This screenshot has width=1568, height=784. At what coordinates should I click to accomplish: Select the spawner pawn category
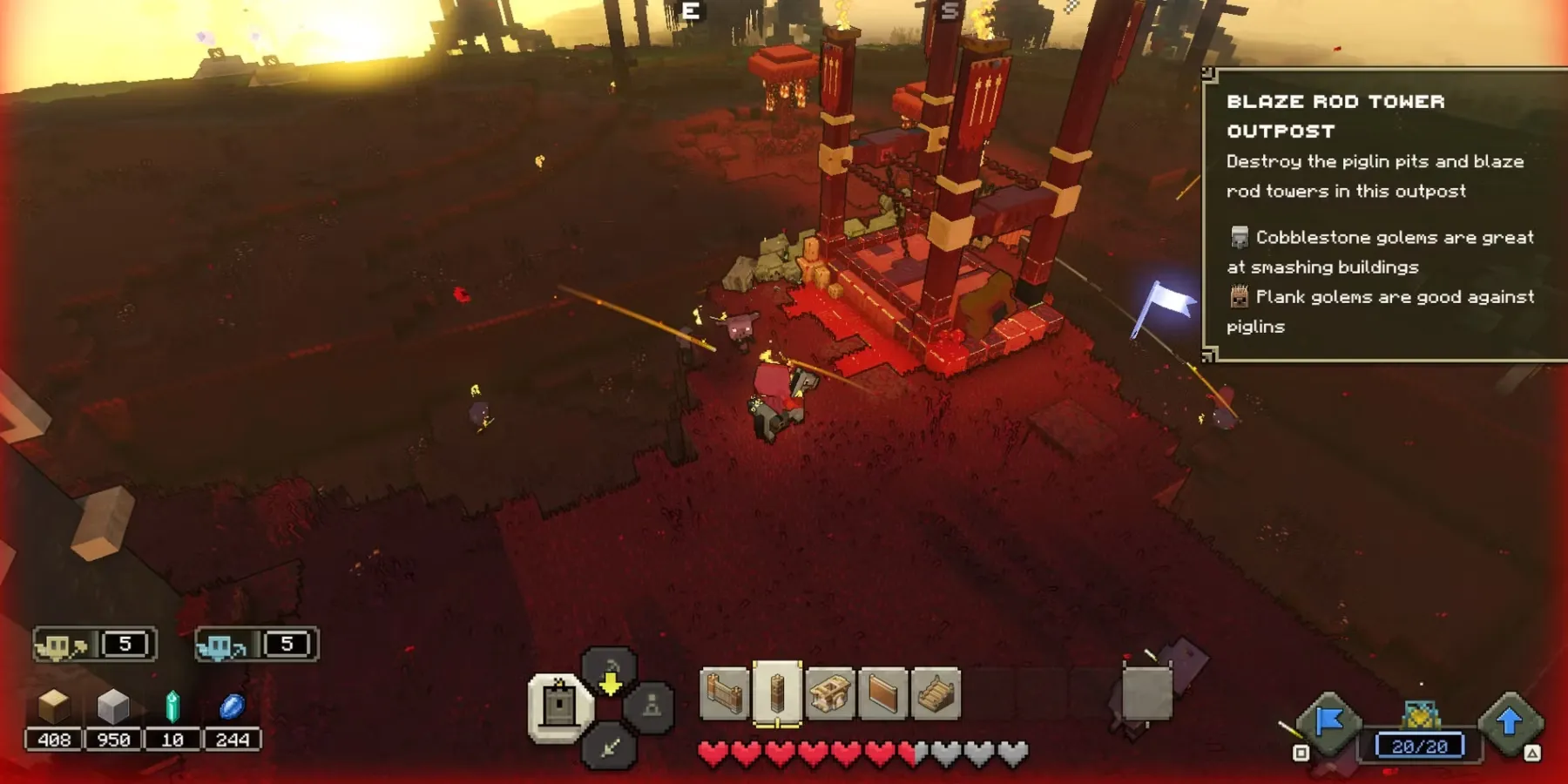[x=652, y=706]
